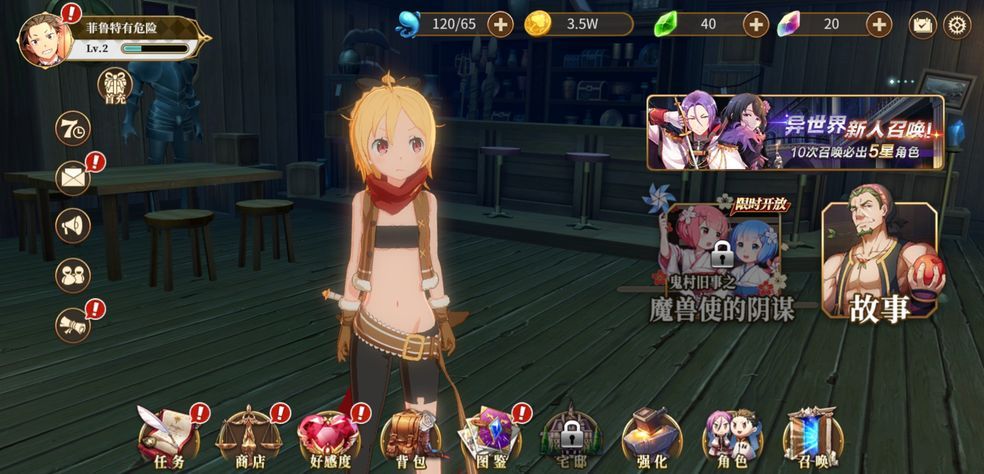This screenshot has width=984, height=474.
Task: Open the player profile avatar
Action: click(x=45, y=40)
